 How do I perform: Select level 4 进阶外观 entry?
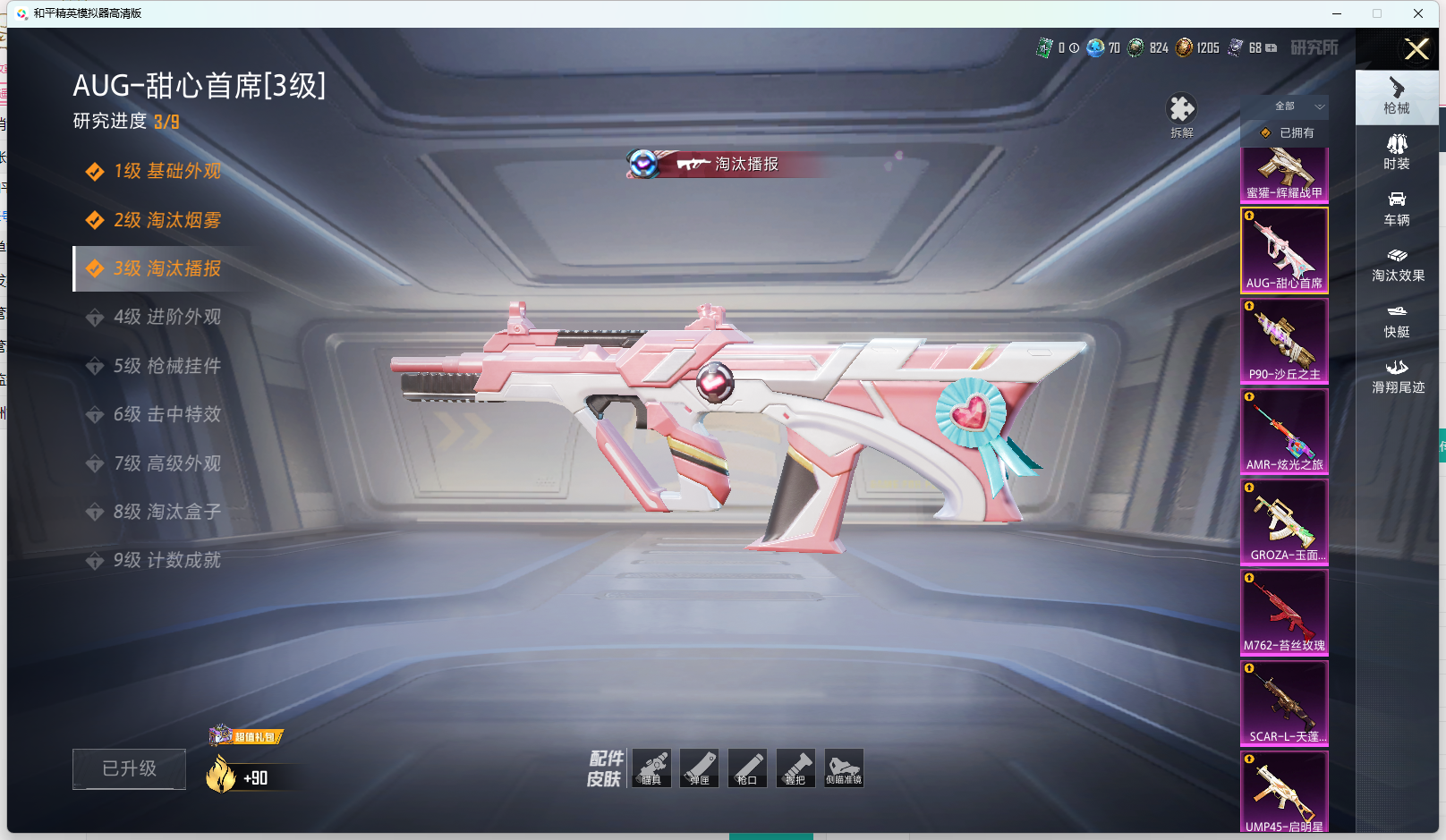coord(166,318)
